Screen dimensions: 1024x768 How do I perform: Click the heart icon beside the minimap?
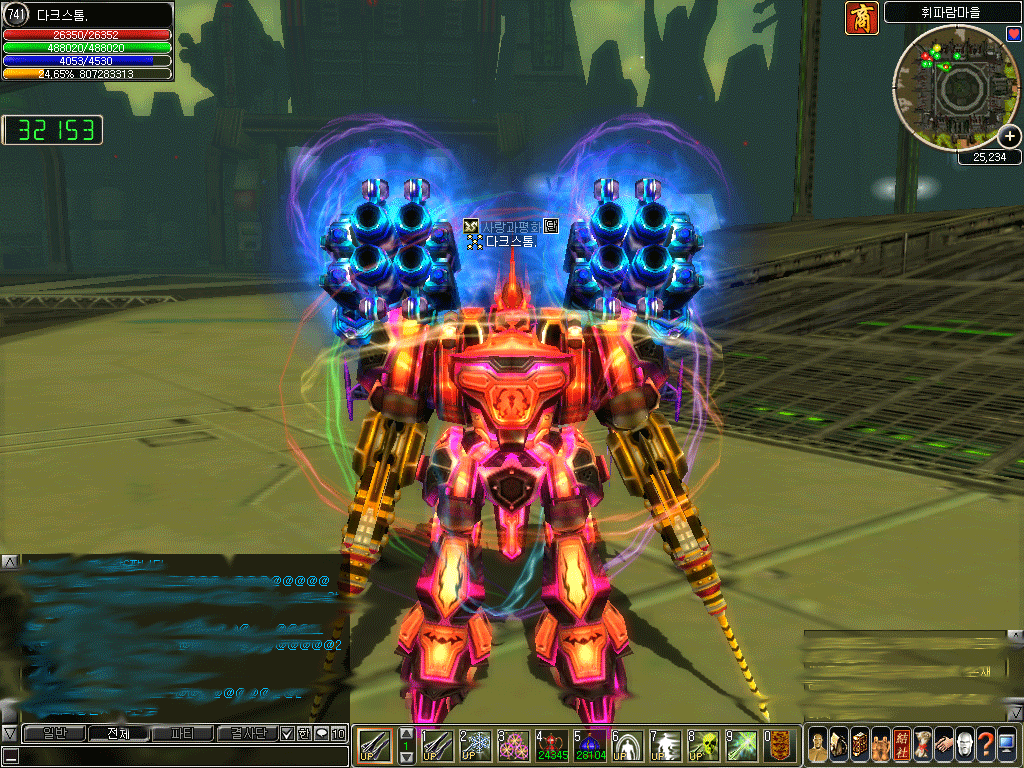tap(1014, 35)
